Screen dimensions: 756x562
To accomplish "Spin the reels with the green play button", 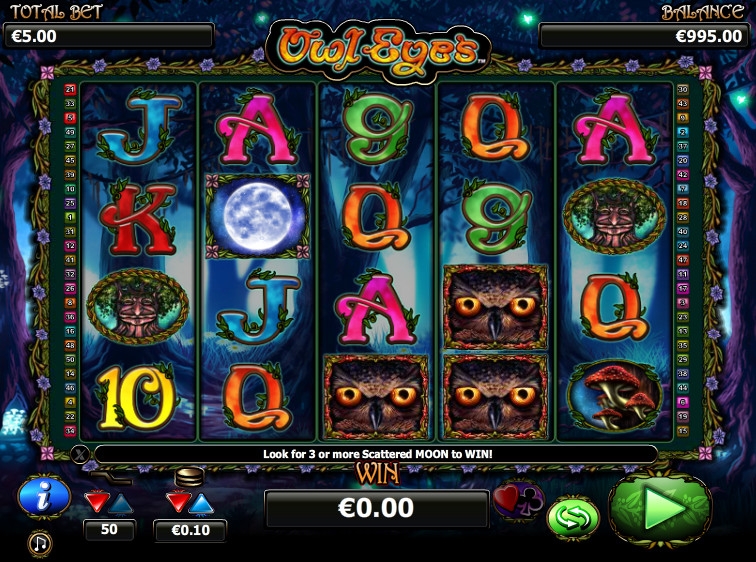I will click(659, 510).
